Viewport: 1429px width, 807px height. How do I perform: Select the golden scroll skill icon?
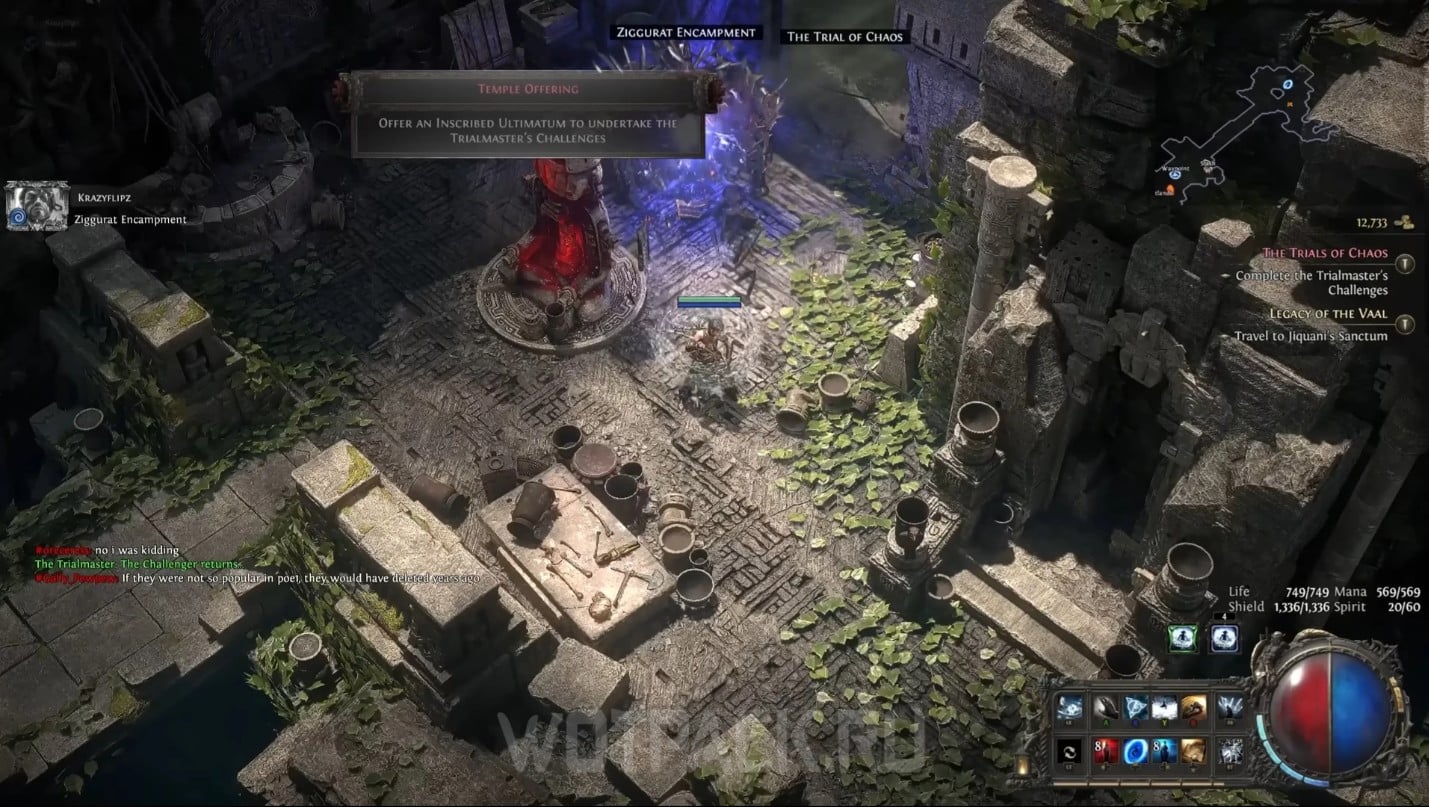1193,751
